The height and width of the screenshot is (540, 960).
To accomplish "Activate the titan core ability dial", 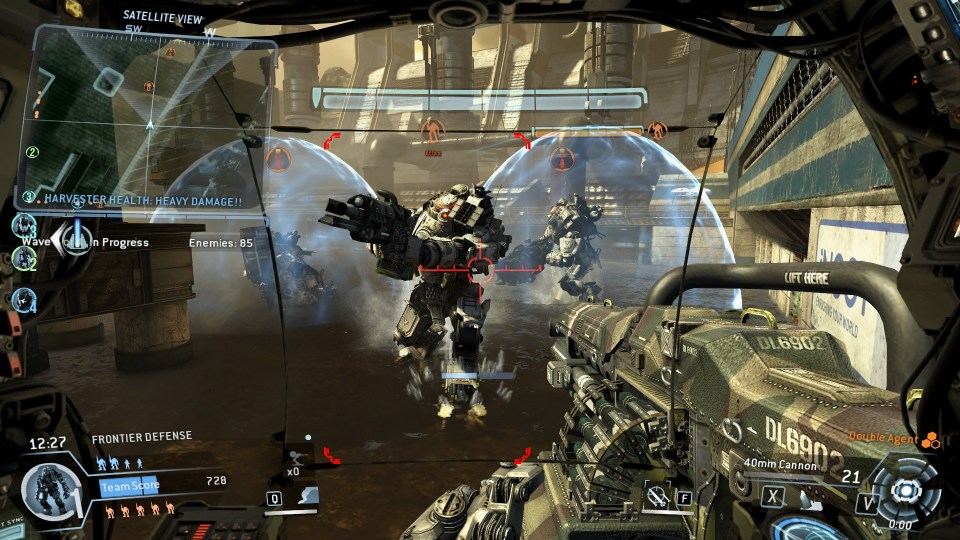I will point(906,490).
